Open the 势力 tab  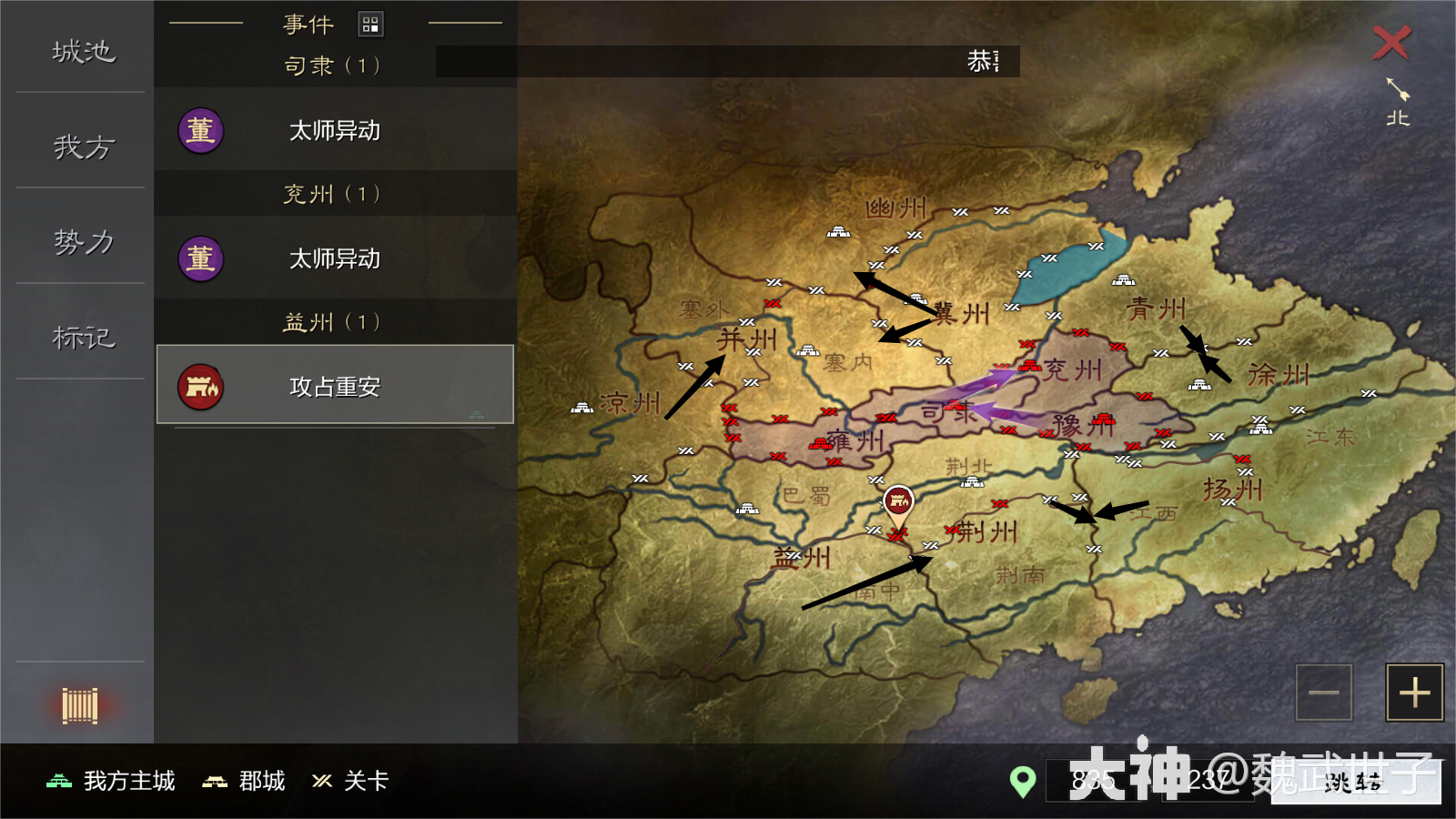point(82,242)
